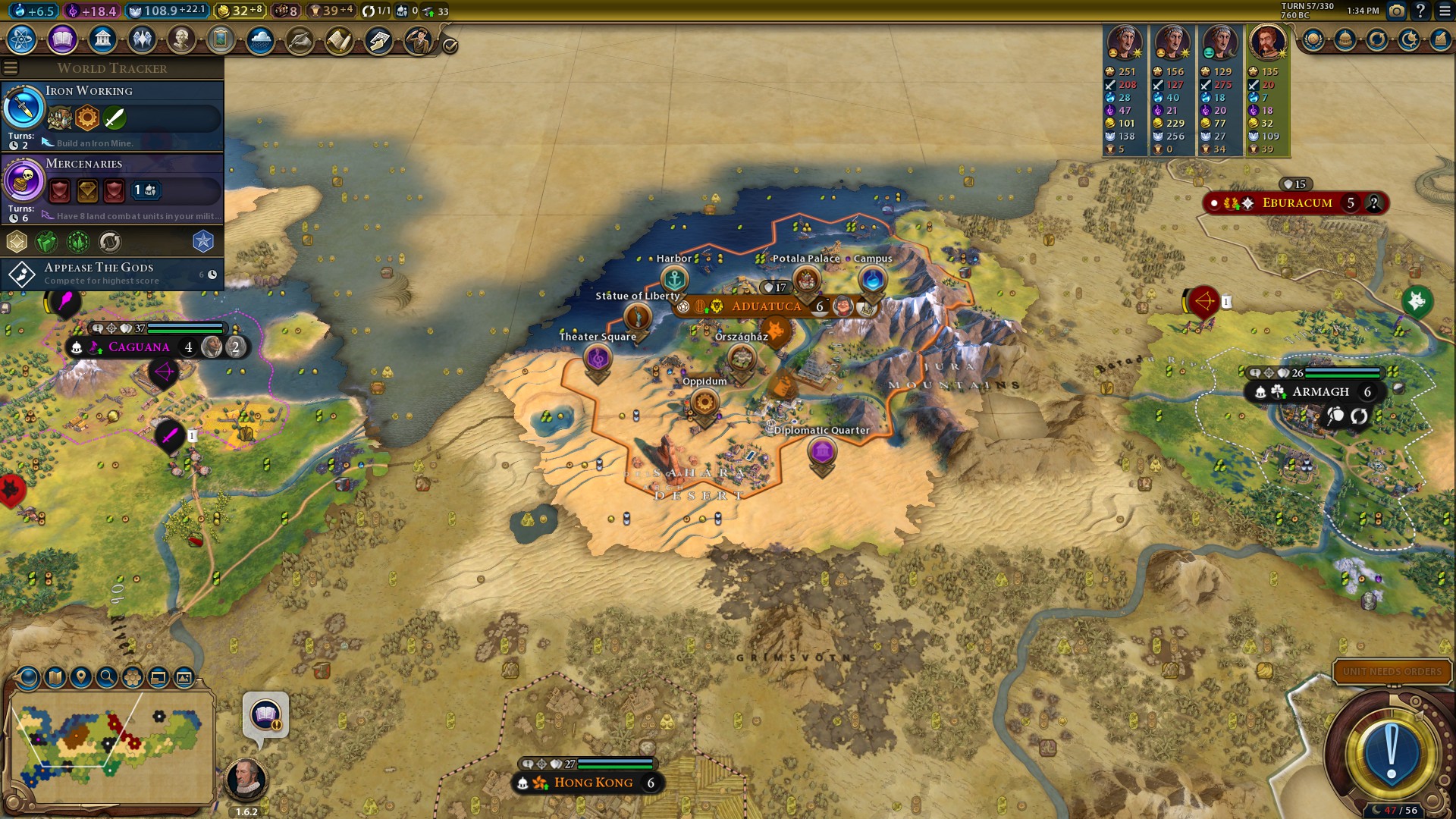Image resolution: width=1456 pixels, height=819 pixels.
Task: Select the Hong Kong city-state banner
Action: [593, 783]
